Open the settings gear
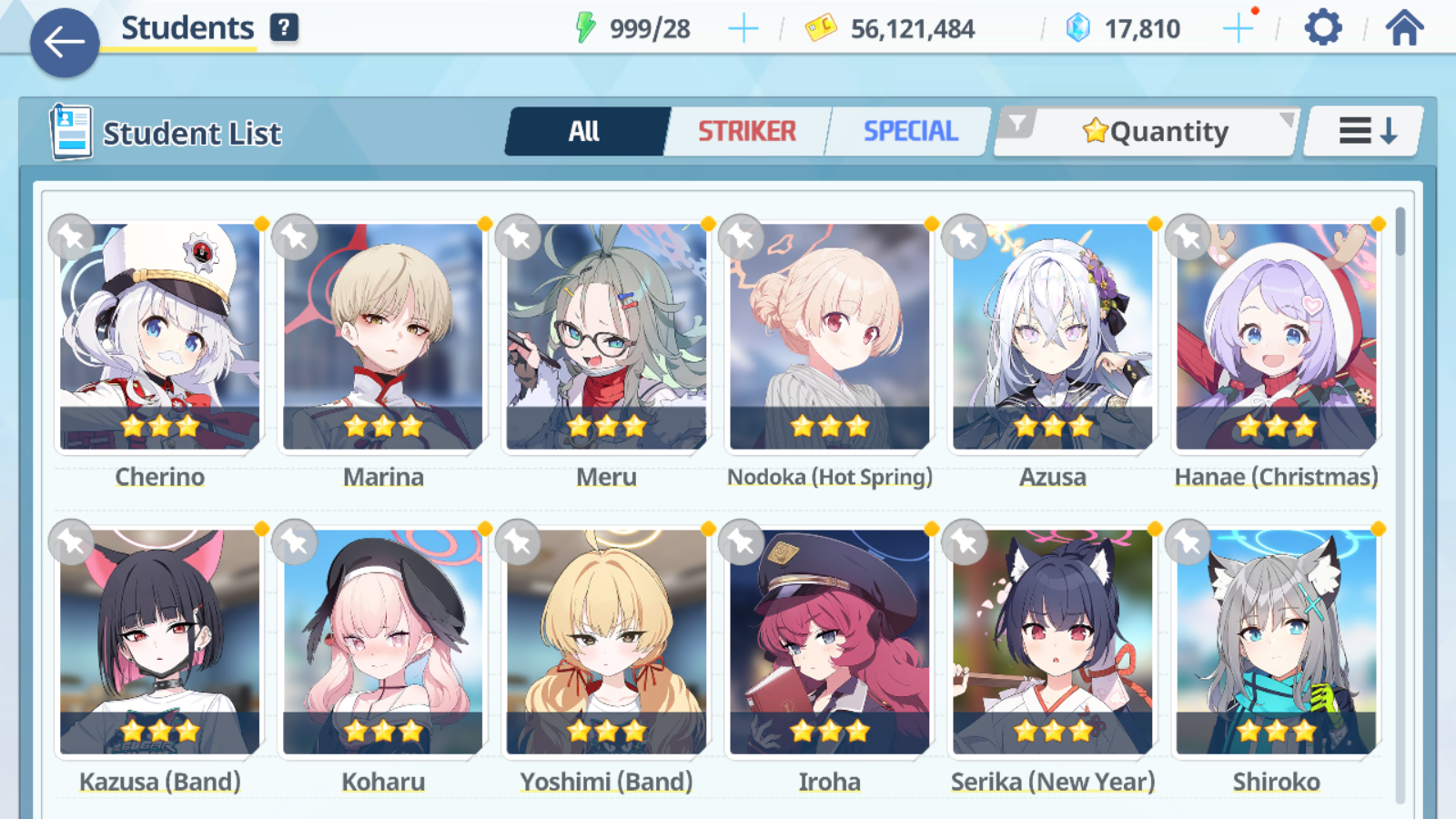This screenshot has width=1456, height=819. pyautogui.click(x=1322, y=28)
